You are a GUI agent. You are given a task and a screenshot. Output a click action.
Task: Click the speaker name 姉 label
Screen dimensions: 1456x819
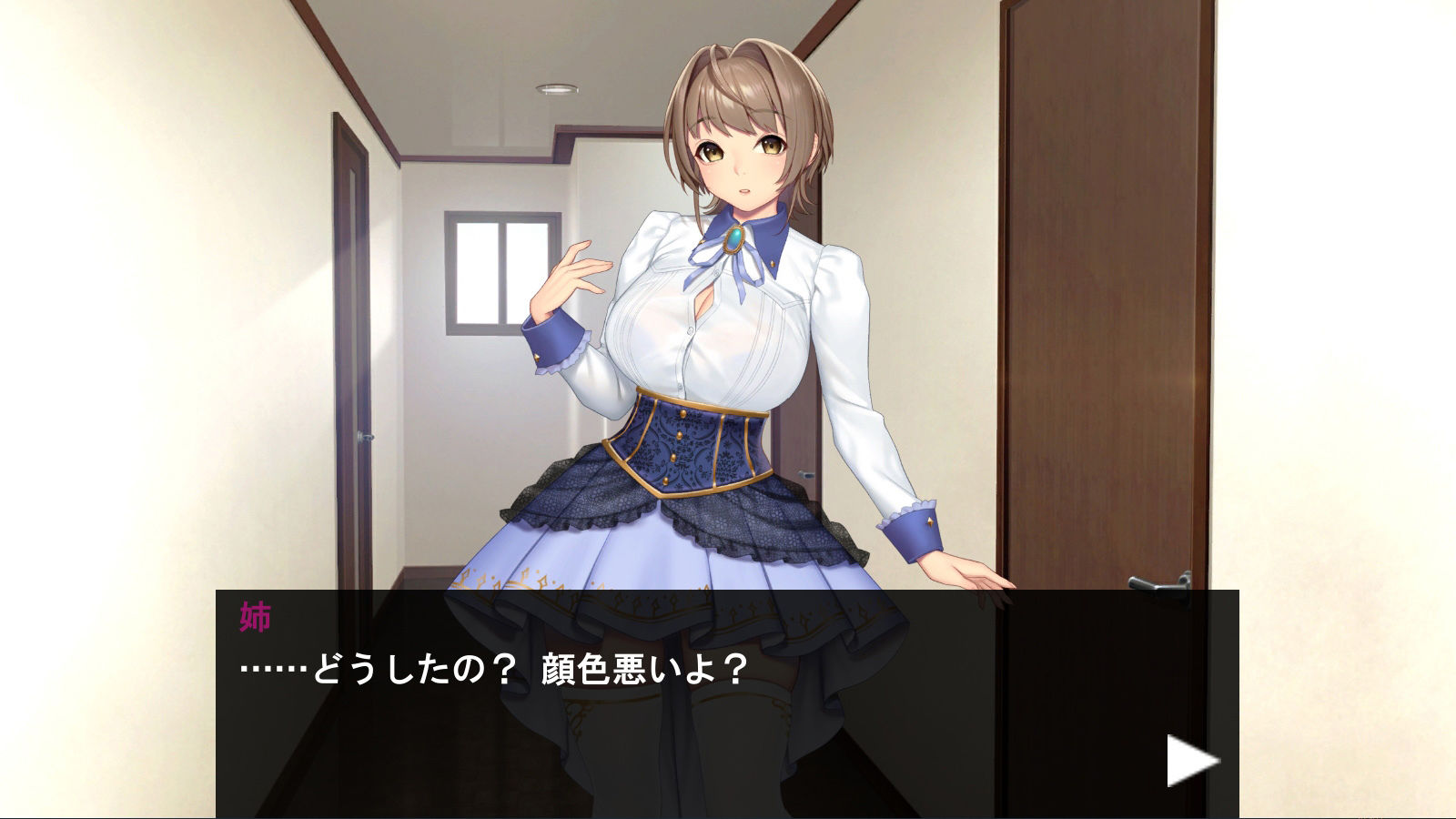255,615
